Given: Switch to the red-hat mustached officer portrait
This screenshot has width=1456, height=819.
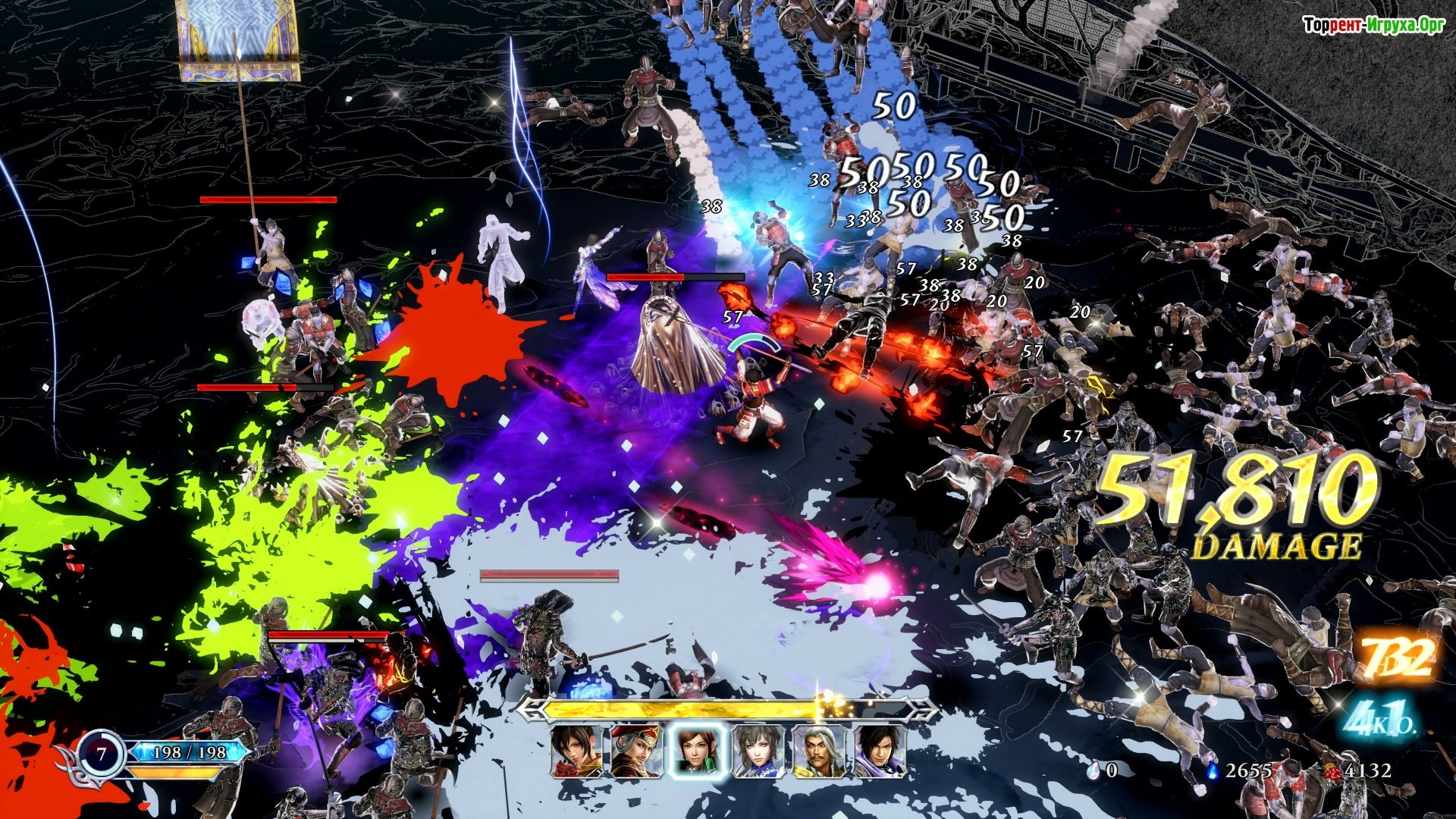Looking at the screenshot, I should pos(635,751).
